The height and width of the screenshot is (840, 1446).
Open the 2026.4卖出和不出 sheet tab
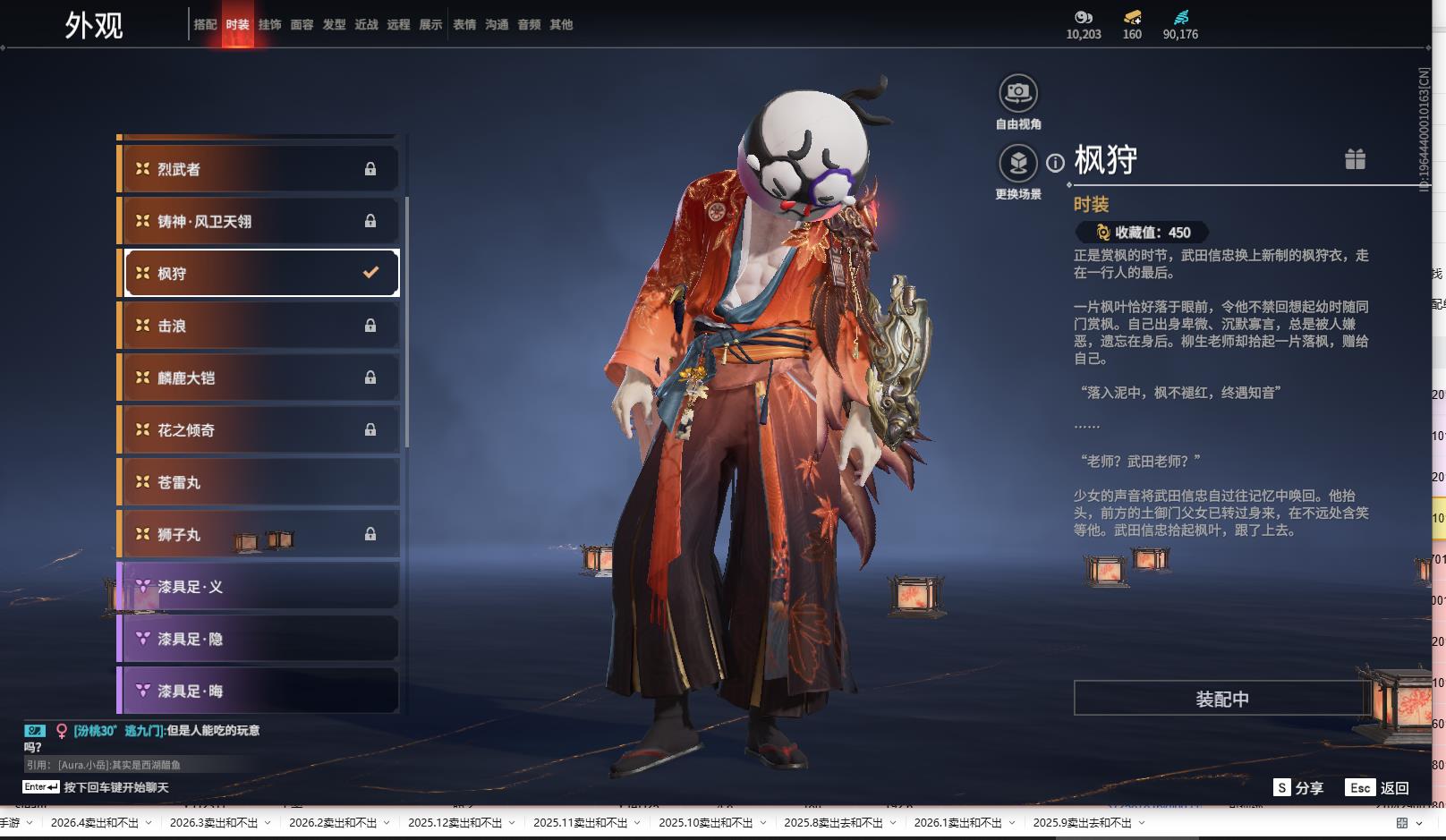95,823
